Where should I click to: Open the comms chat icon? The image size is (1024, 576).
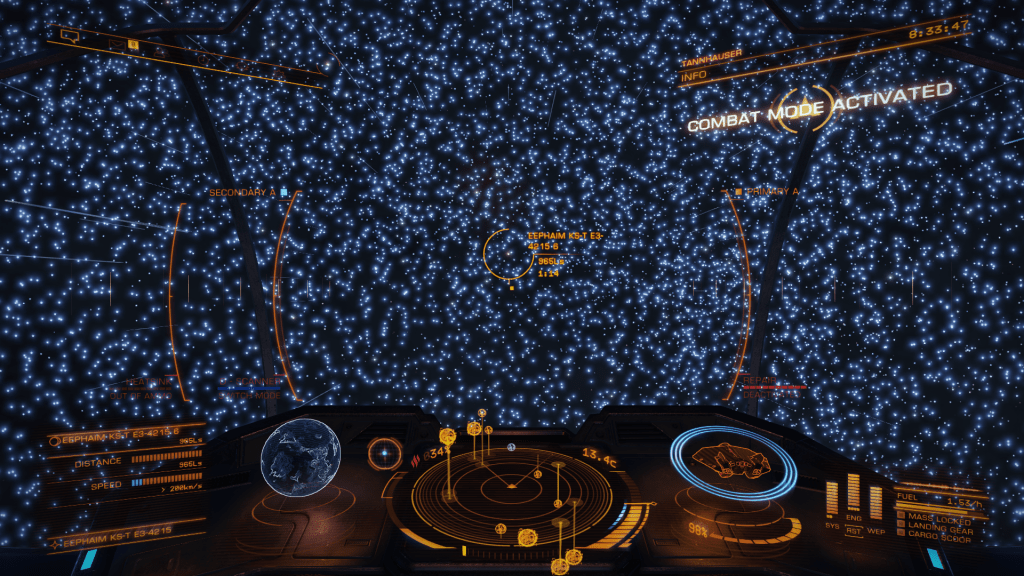click(x=69, y=36)
